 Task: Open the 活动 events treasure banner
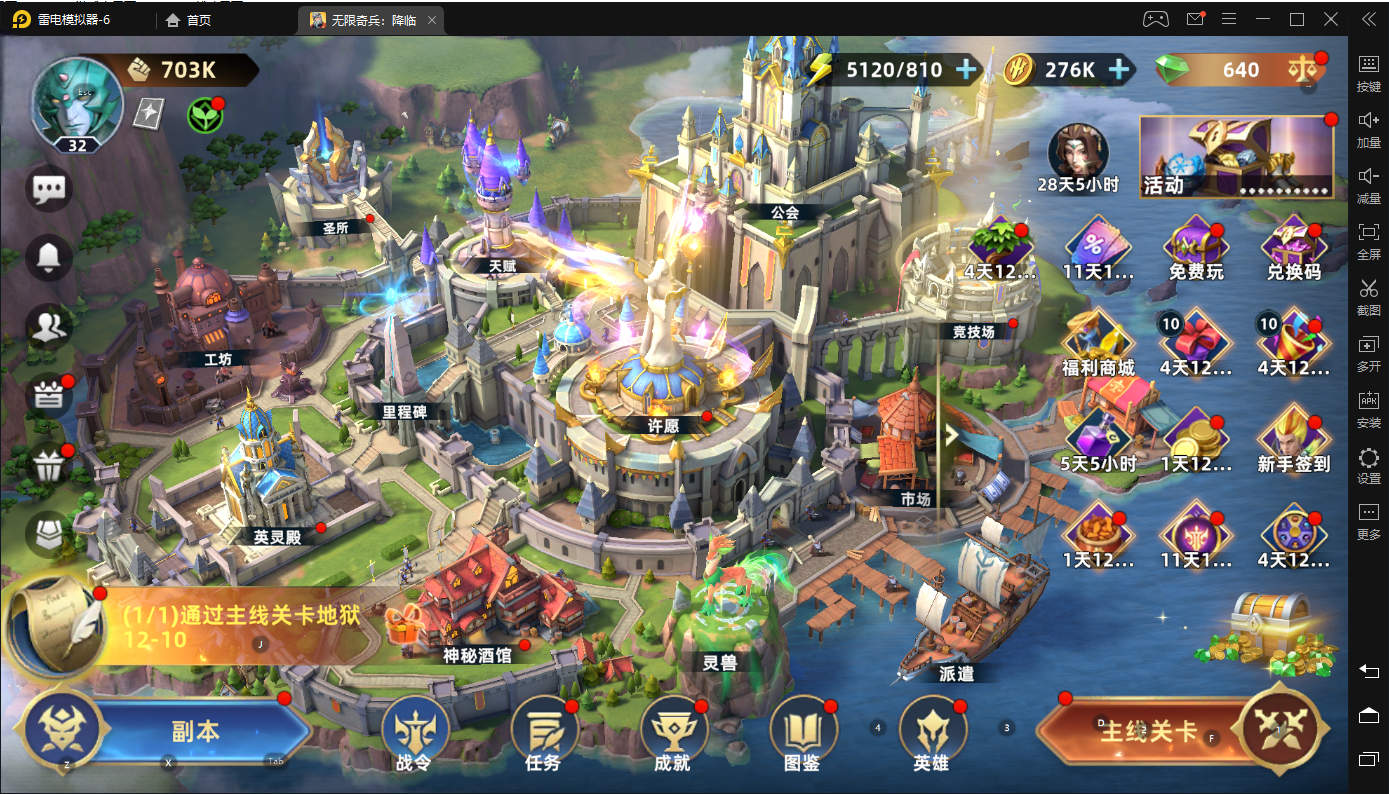click(x=1237, y=157)
